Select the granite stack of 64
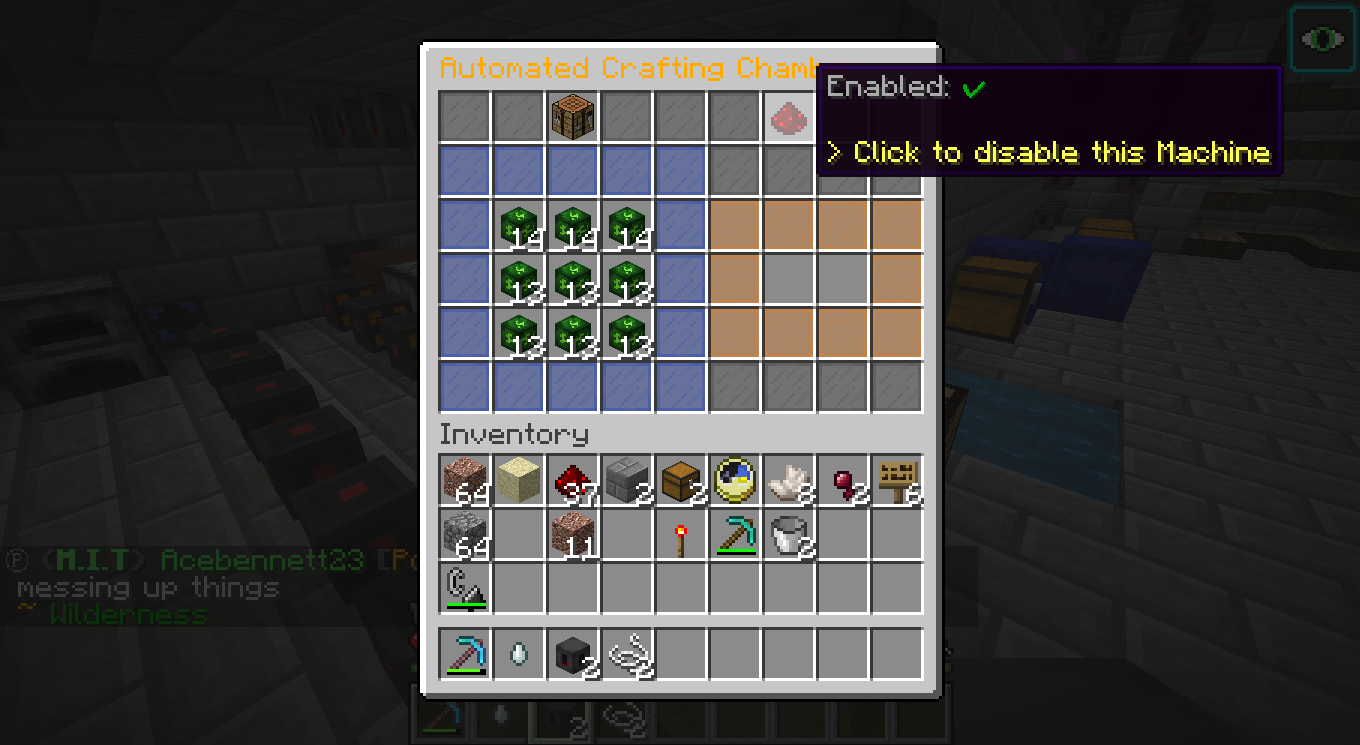The image size is (1360, 745). (465, 481)
